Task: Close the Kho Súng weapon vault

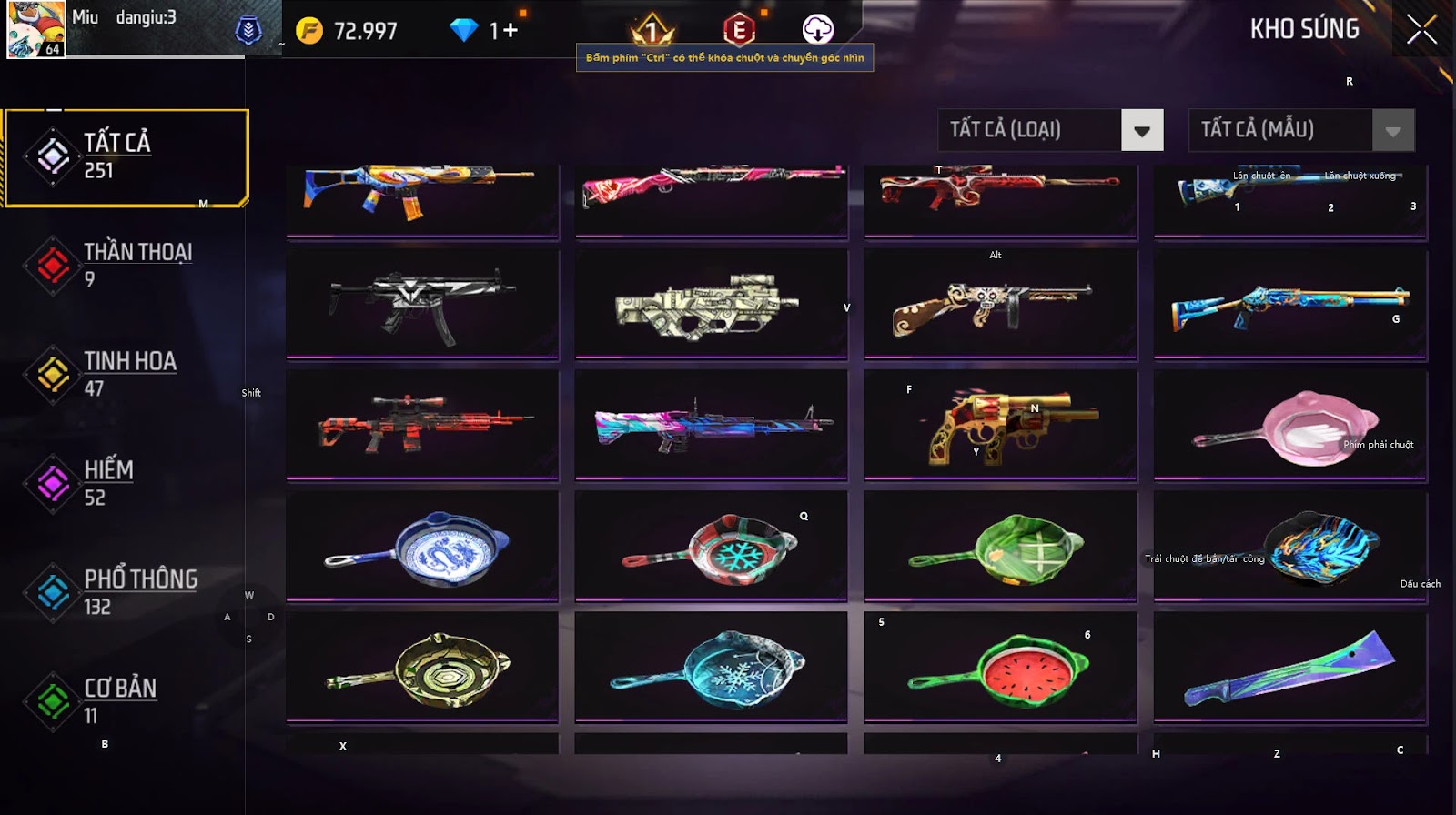Action: [1421, 30]
